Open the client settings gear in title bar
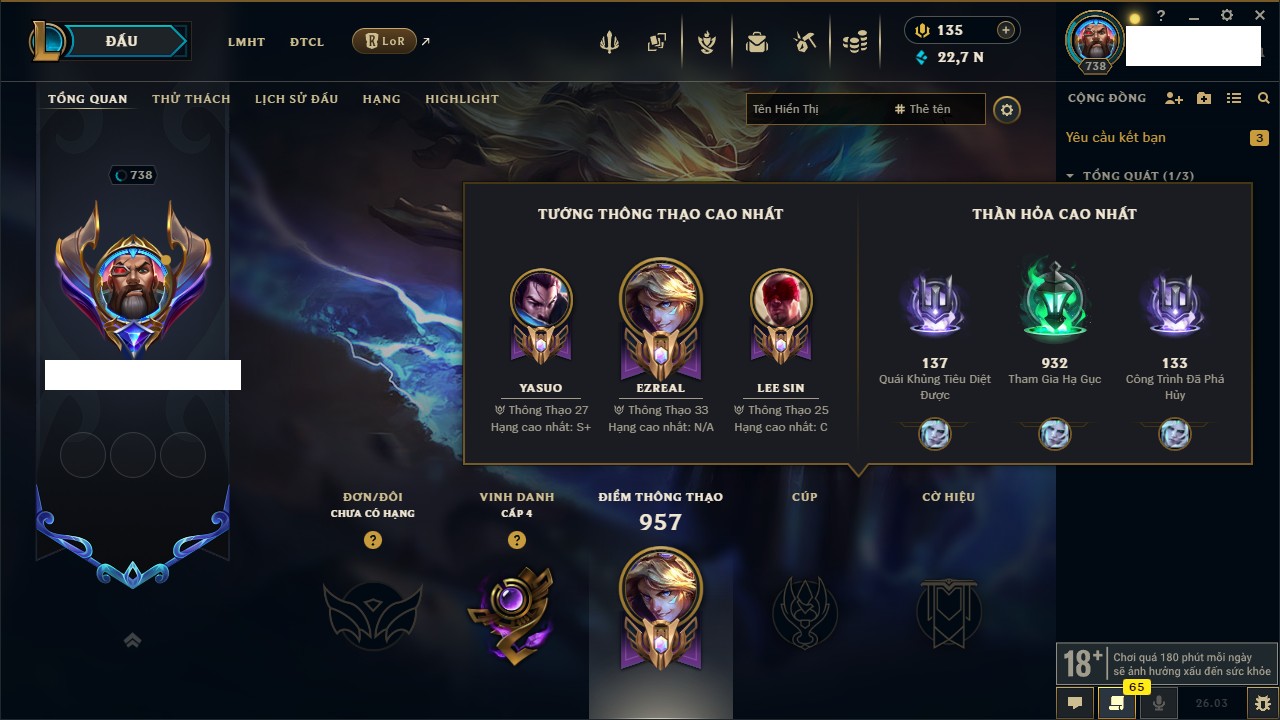The height and width of the screenshot is (720, 1280). point(1227,16)
